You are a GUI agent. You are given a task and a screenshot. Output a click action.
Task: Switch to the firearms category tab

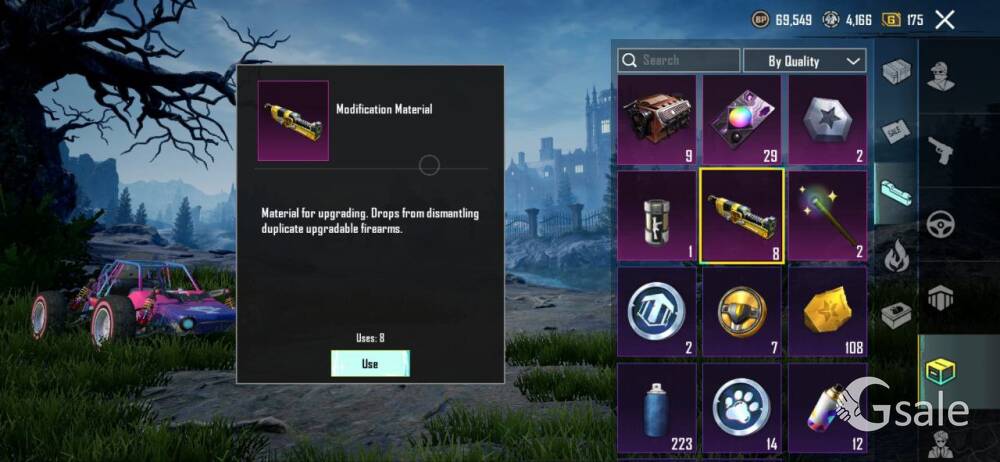pos(940,151)
